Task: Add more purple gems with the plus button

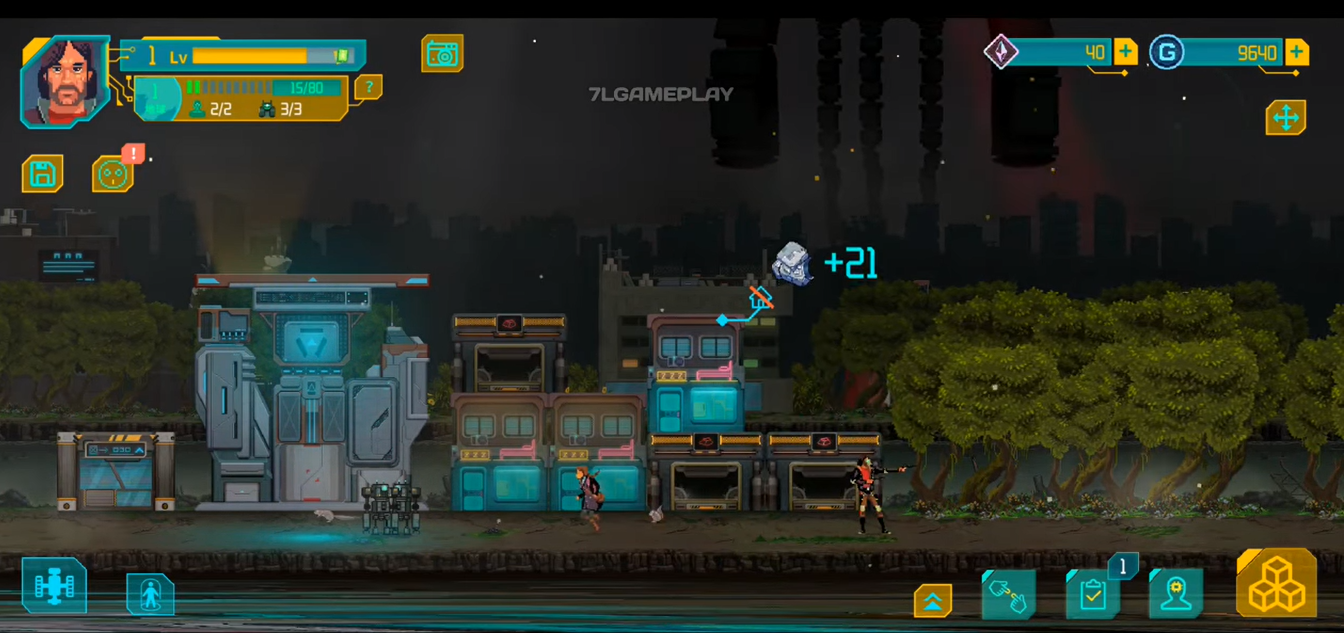Action: (x=1125, y=52)
